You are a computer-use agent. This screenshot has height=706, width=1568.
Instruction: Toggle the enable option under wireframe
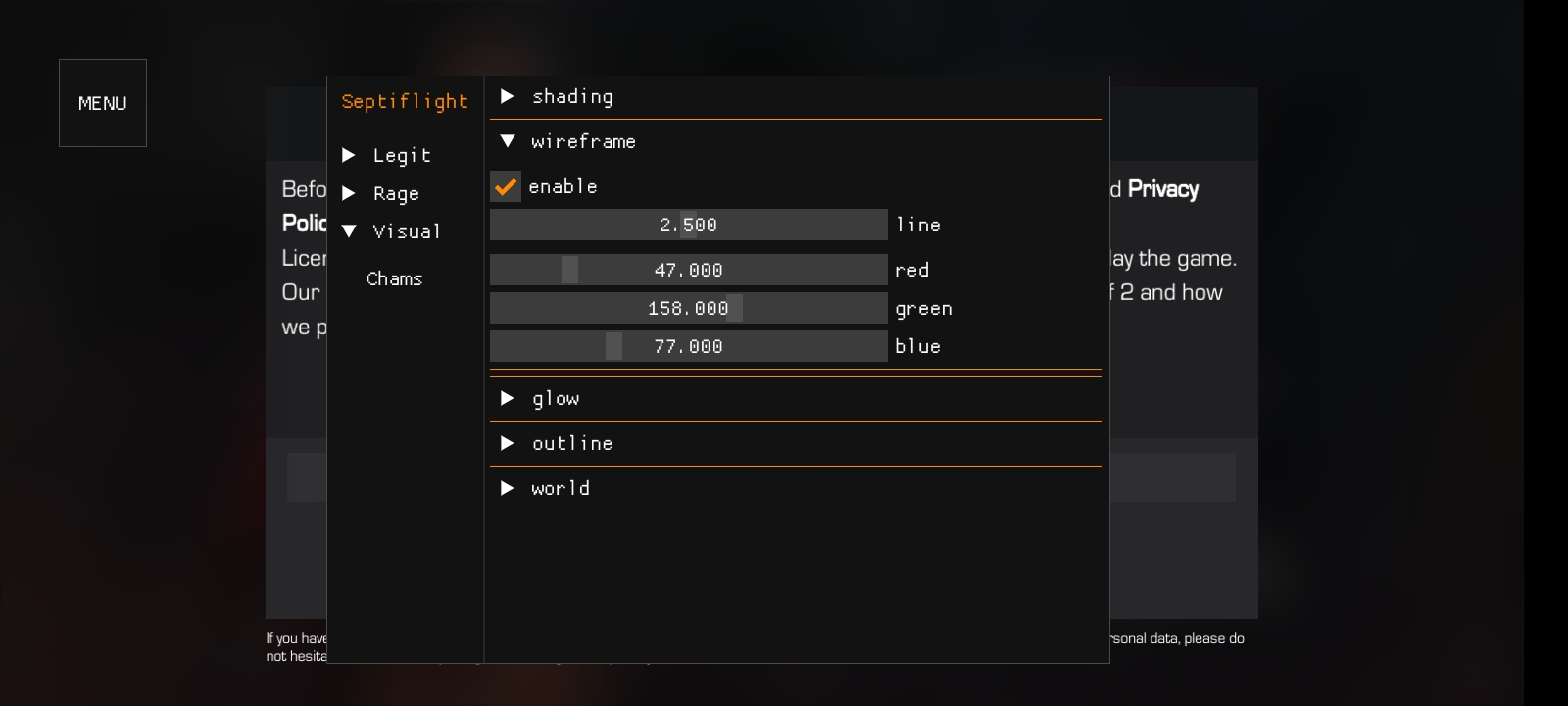(x=505, y=186)
